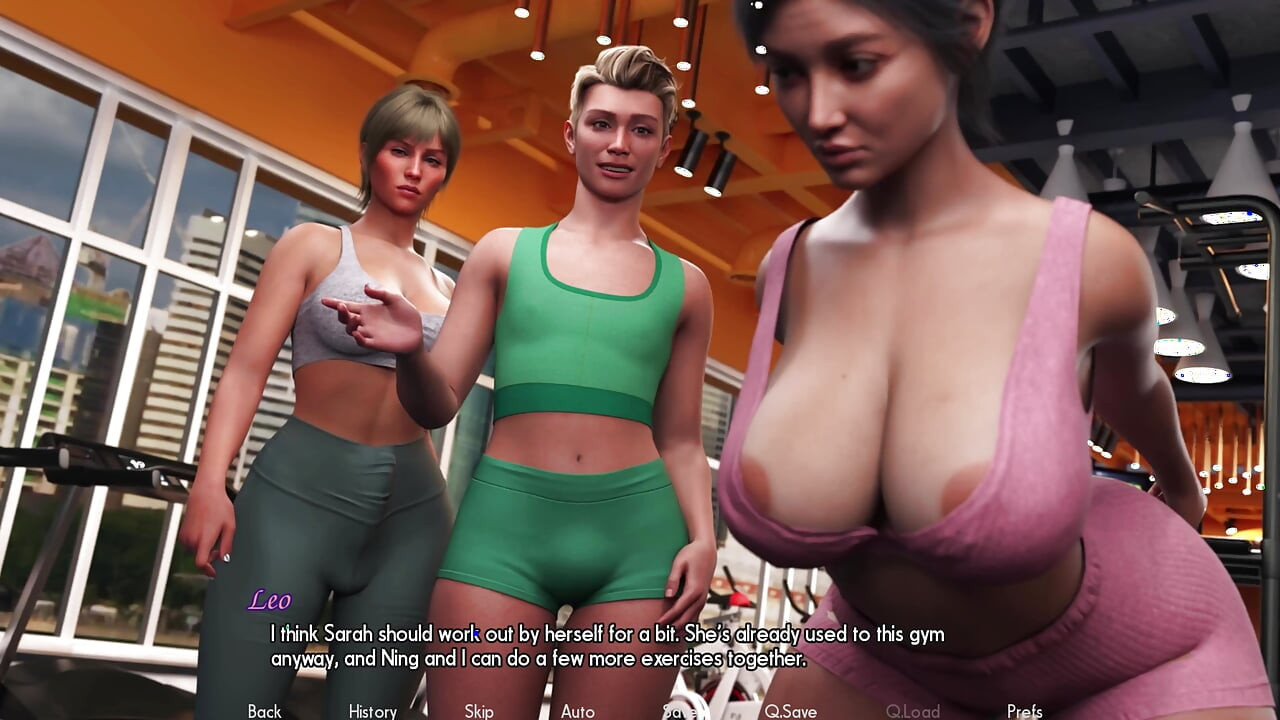Screen dimensions: 1280x720
Task: Open Prefs to adjust settings
Action: [x=1025, y=711]
